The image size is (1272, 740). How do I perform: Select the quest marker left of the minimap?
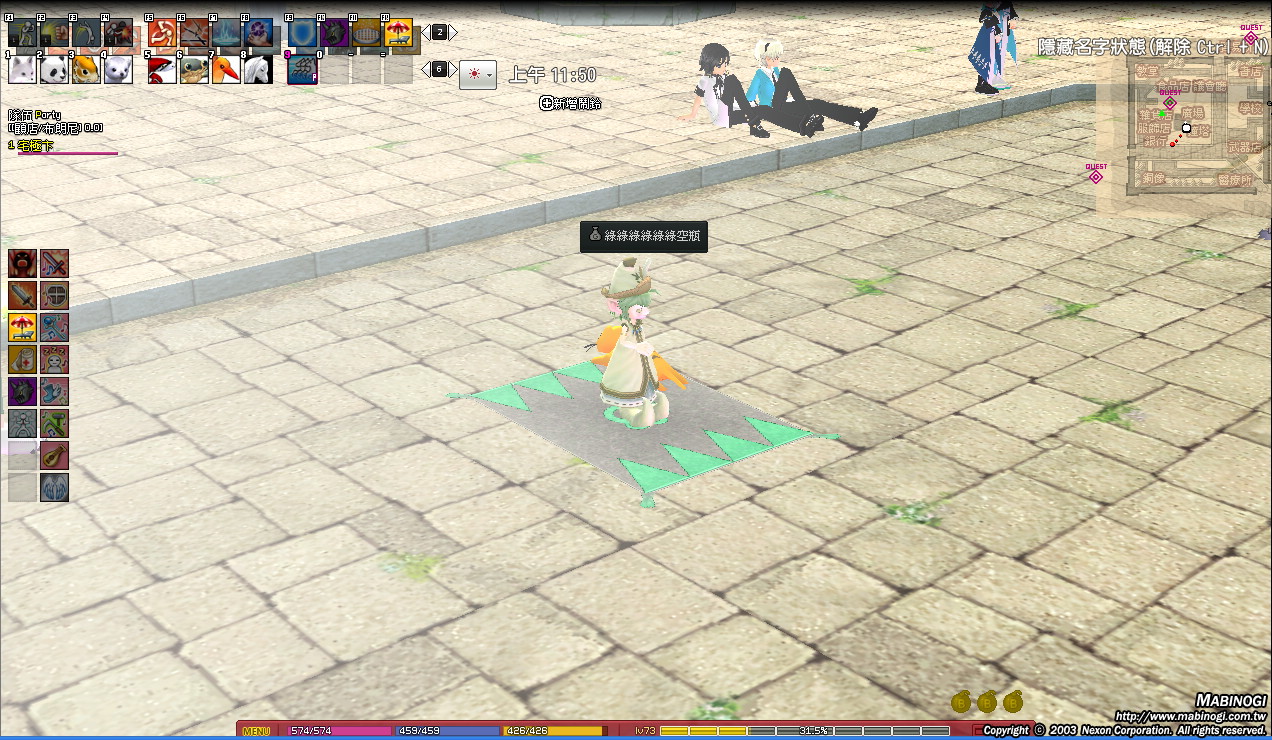coord(1095,176)
